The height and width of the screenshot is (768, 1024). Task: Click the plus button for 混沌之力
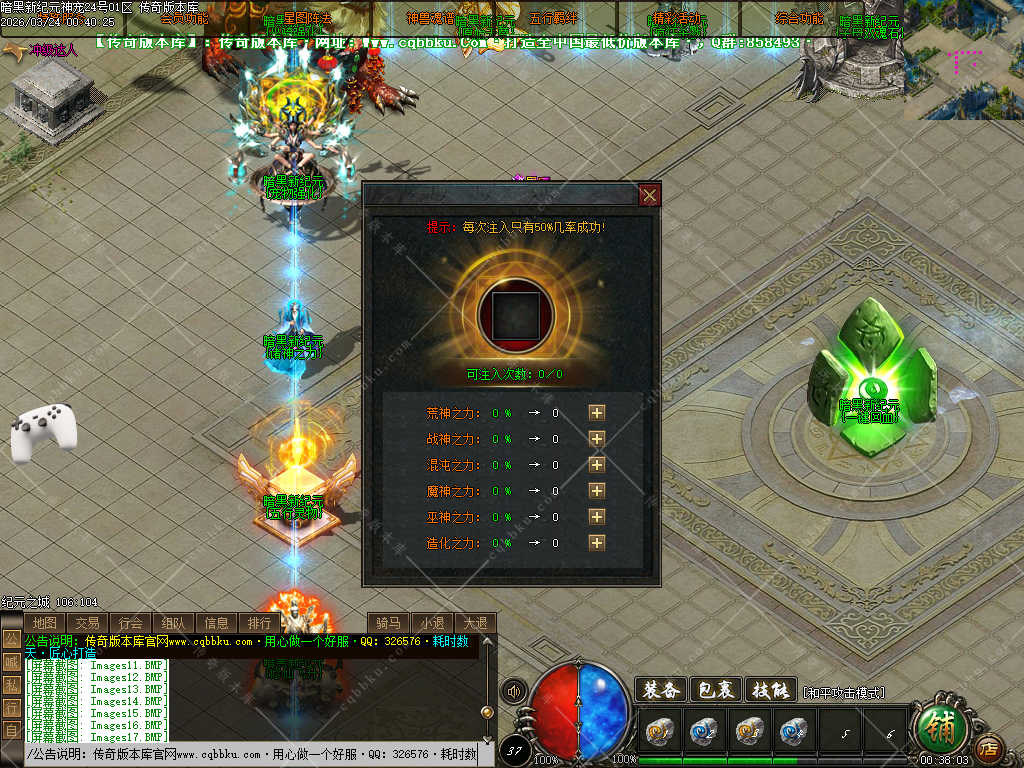click(597, 464)
